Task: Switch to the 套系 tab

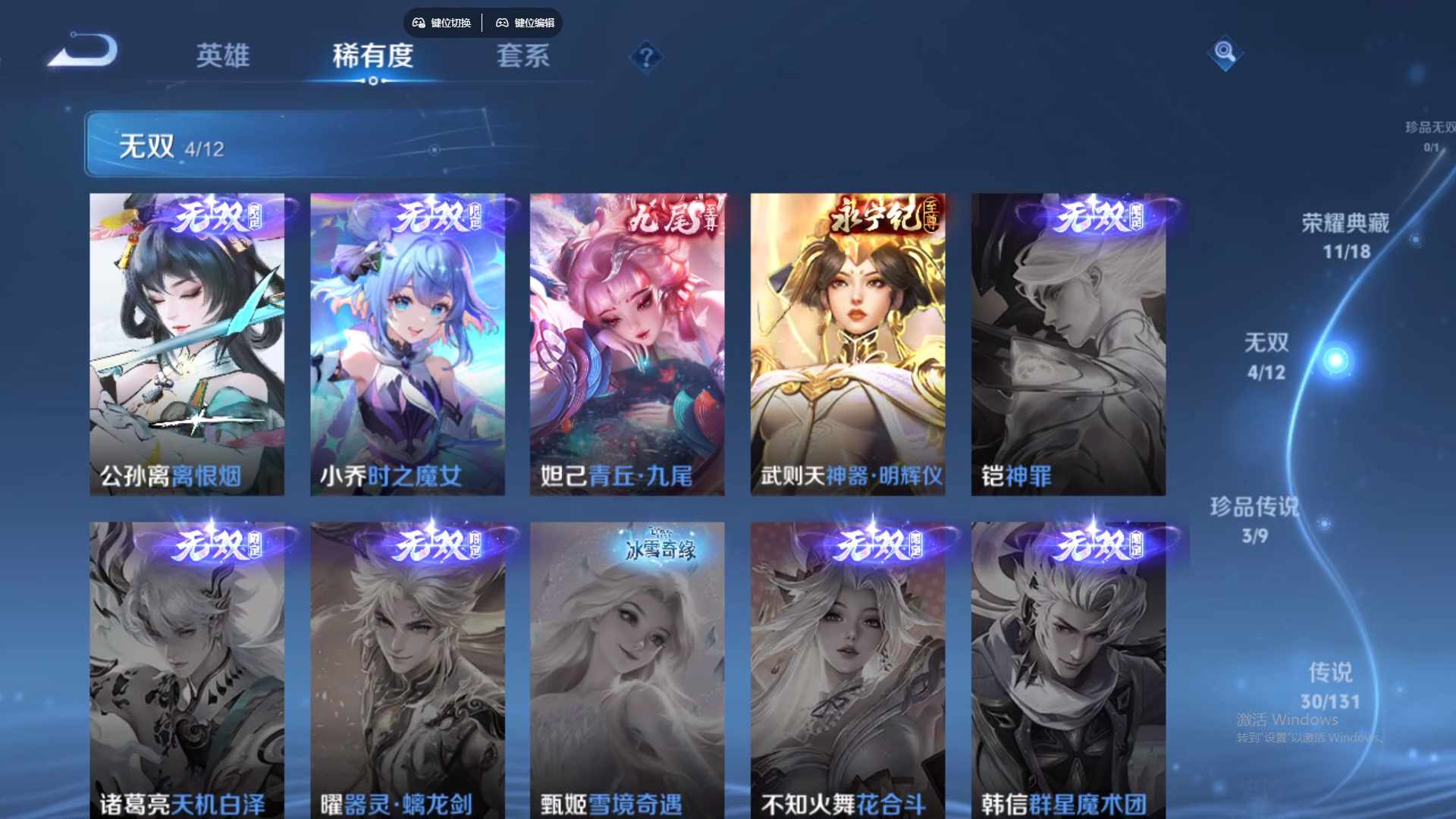Action: click(x=523, y=55)
